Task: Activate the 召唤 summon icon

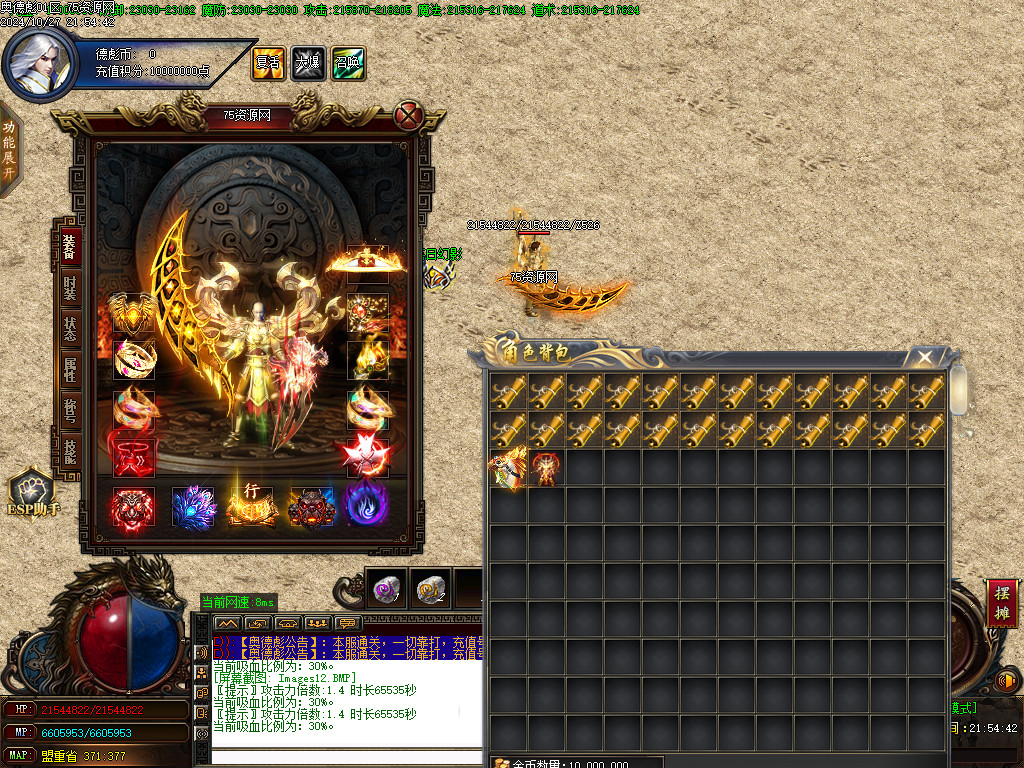Action: click(347, 63)
